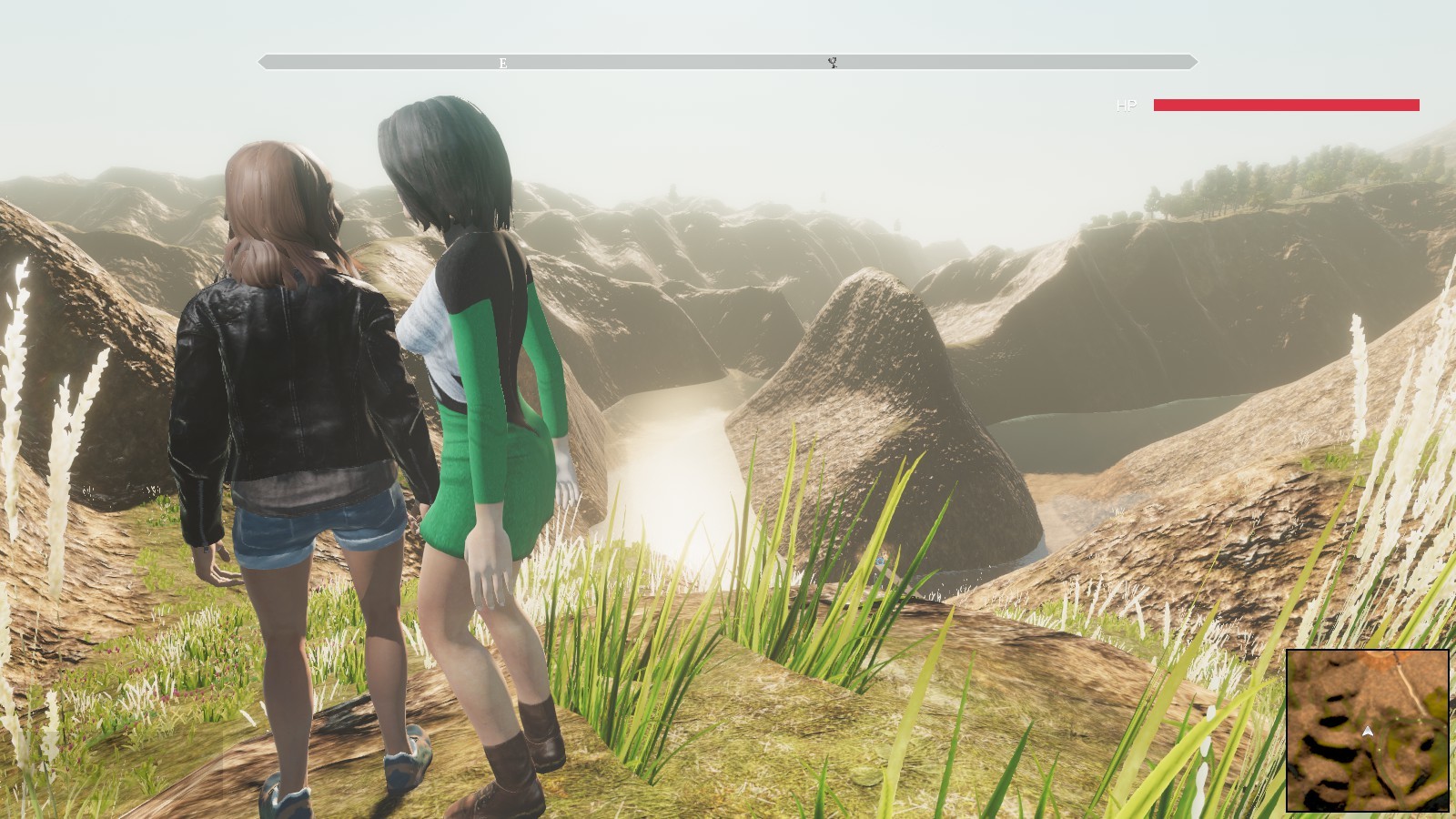This screenshot has width=1456, height=819.
Task: Toggle the journey progress bar at the top
Action: tap(728, 62)
